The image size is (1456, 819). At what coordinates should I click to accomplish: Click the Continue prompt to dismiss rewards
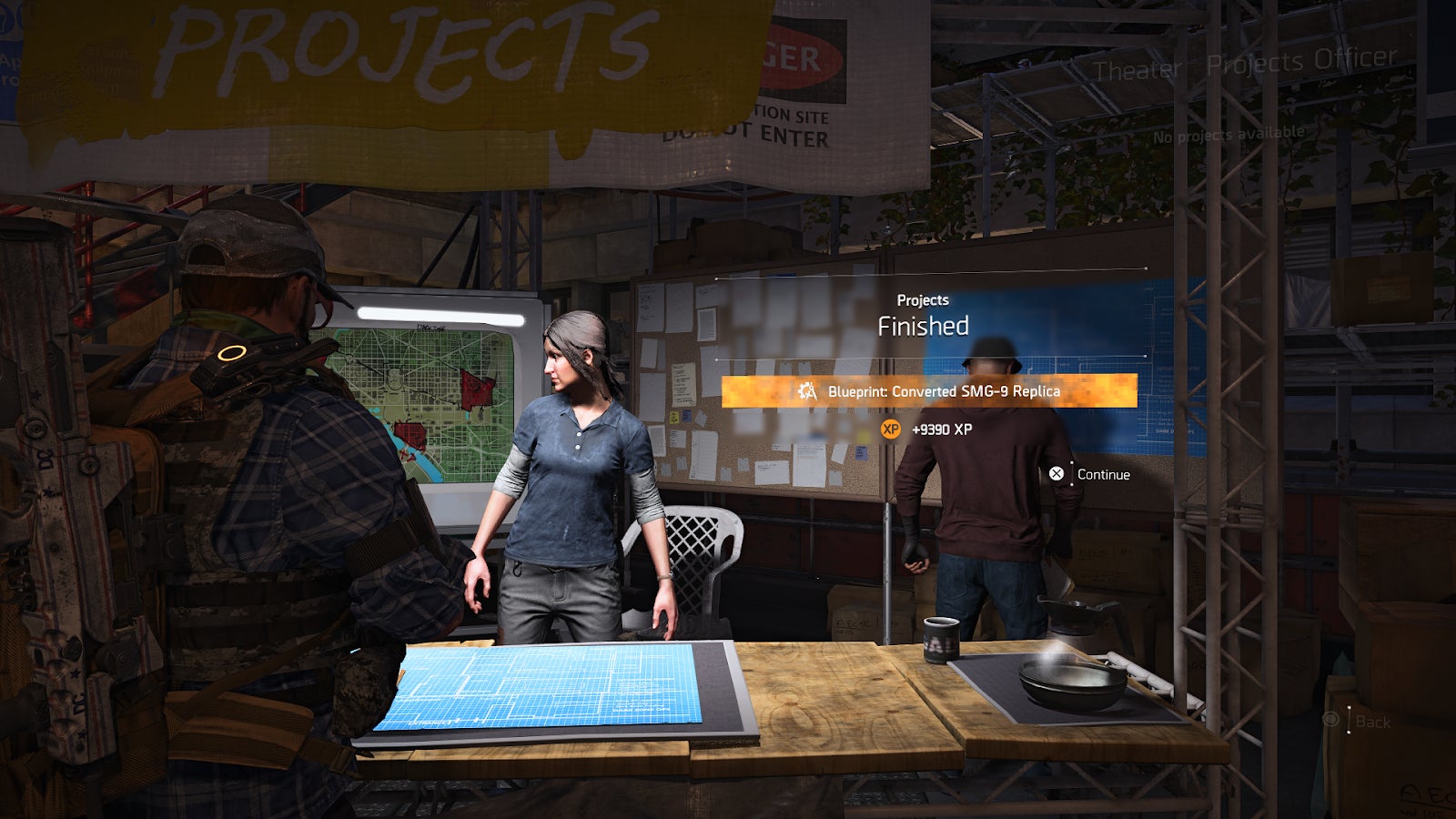click(1102, 474)
